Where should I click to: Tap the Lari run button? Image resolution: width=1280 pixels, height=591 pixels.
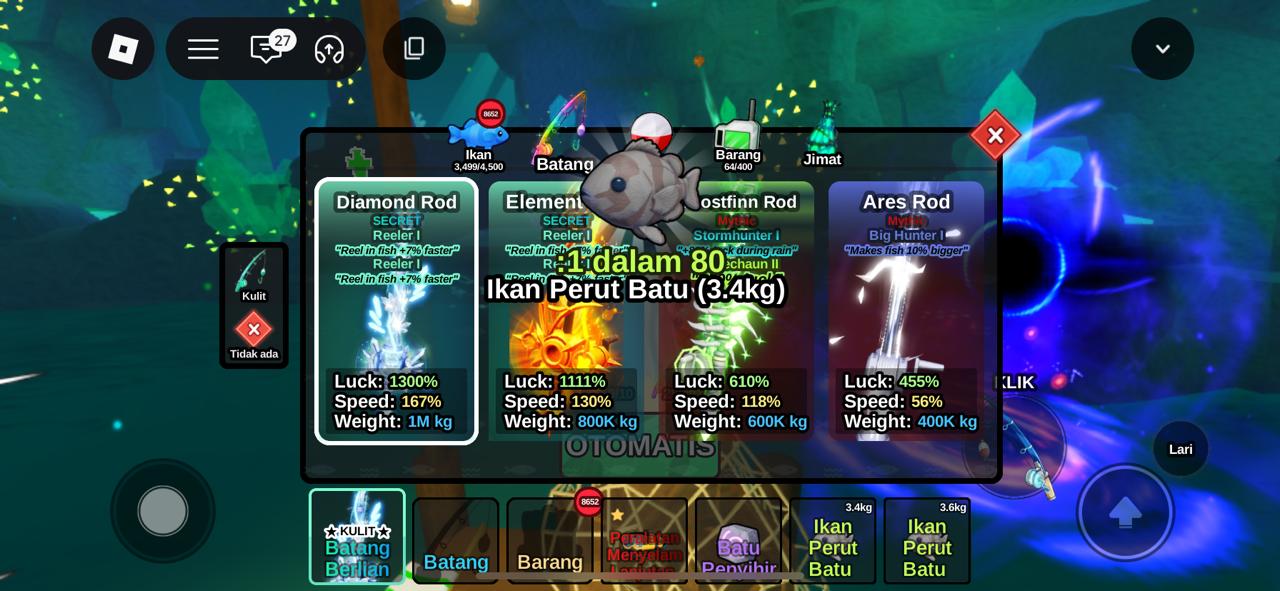pyautogui.click(x=1180, y=449)
